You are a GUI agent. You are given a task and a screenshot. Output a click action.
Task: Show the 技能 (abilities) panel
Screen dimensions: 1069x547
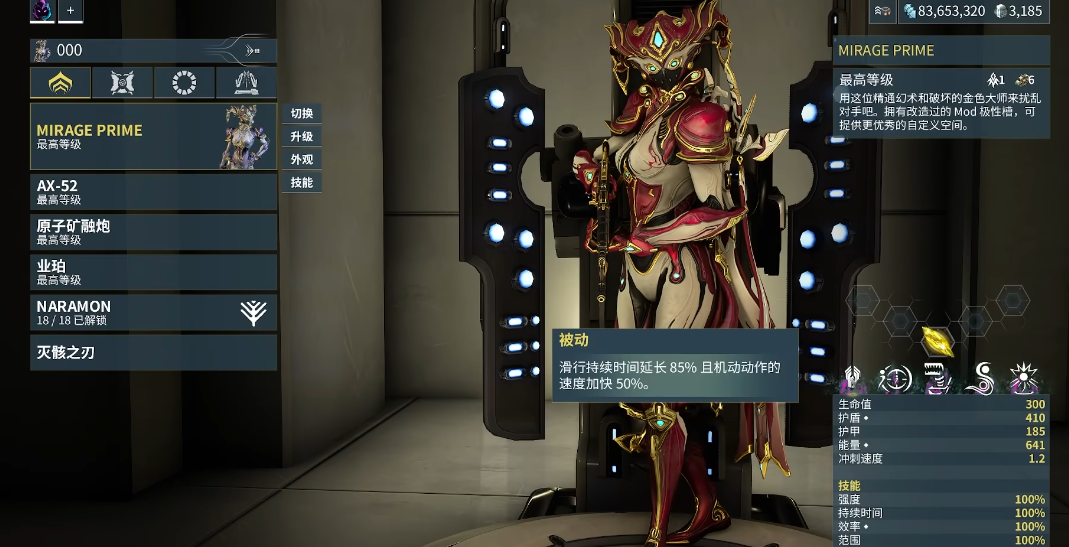(x=301, y=182)
